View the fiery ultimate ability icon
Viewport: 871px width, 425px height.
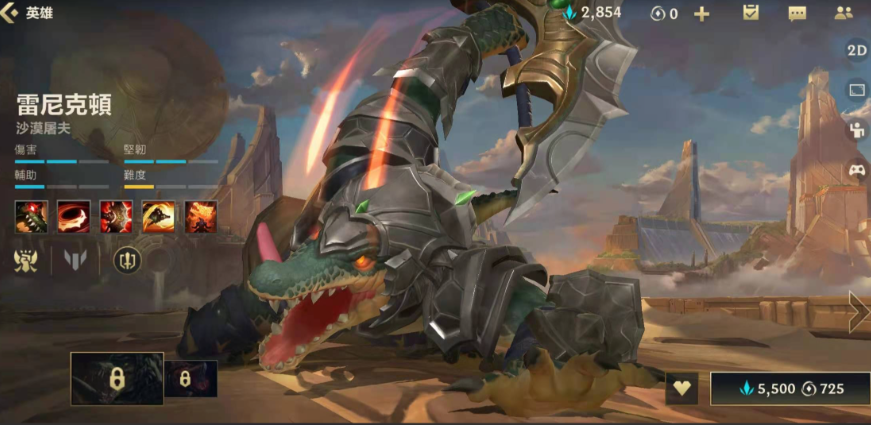(201, 215)
